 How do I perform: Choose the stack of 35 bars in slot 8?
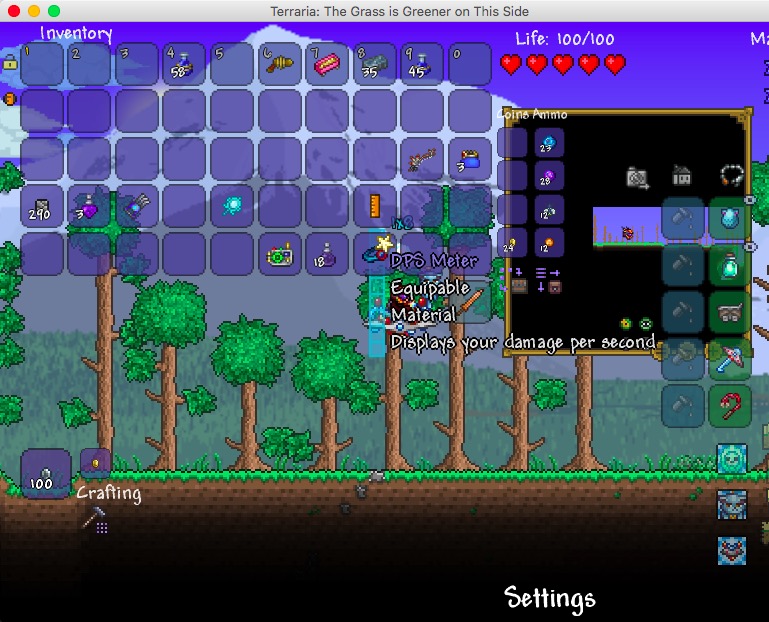tap(374, 65)
